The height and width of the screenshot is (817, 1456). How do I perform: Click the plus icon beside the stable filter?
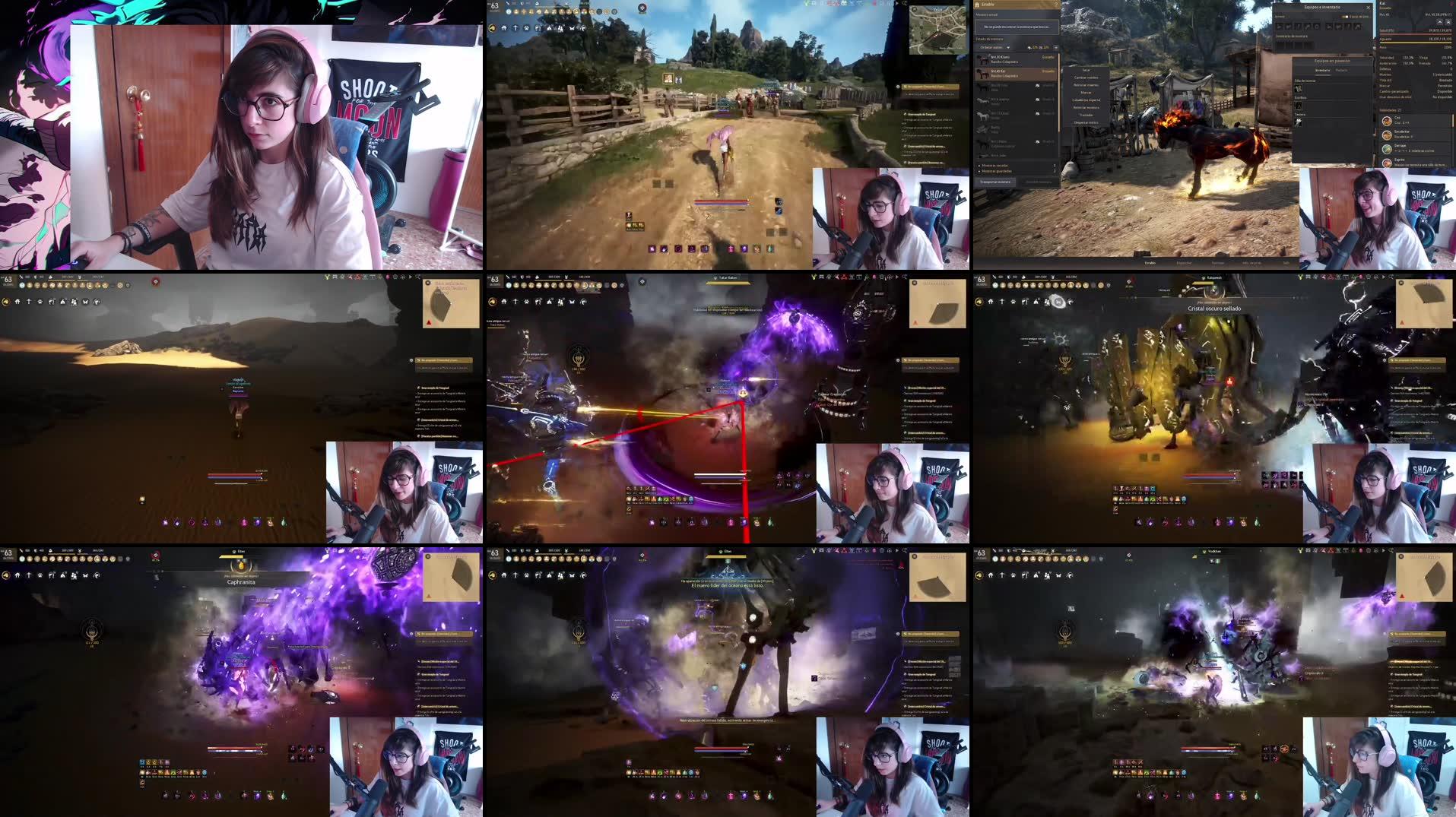(x=1055, y=47)
